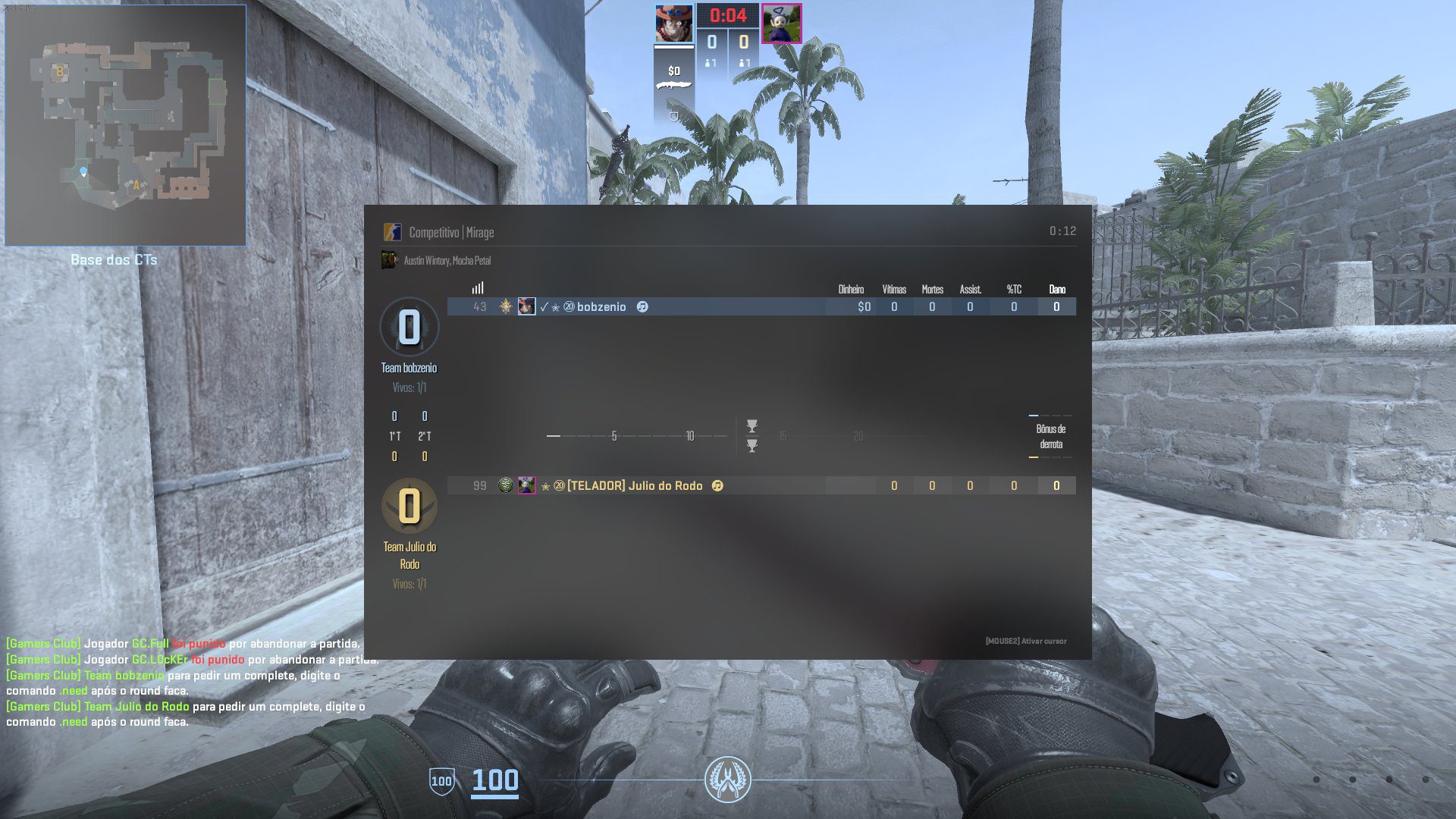Screen dimensions: 1456x819
Task: Open the music track Austin Wintory, Mocha Petal
Action: (x=447, y=260)
